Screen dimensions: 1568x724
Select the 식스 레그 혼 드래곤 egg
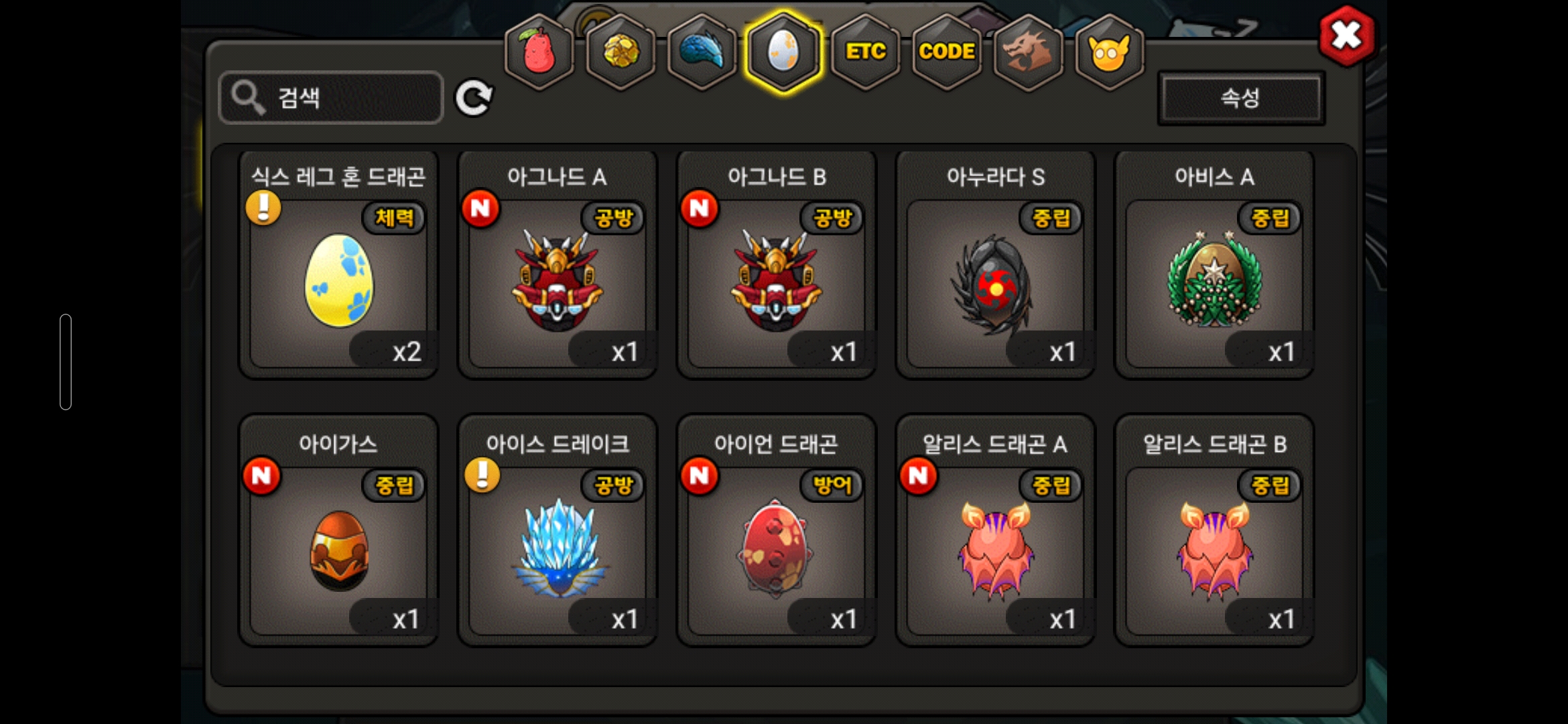click(339, 282)
